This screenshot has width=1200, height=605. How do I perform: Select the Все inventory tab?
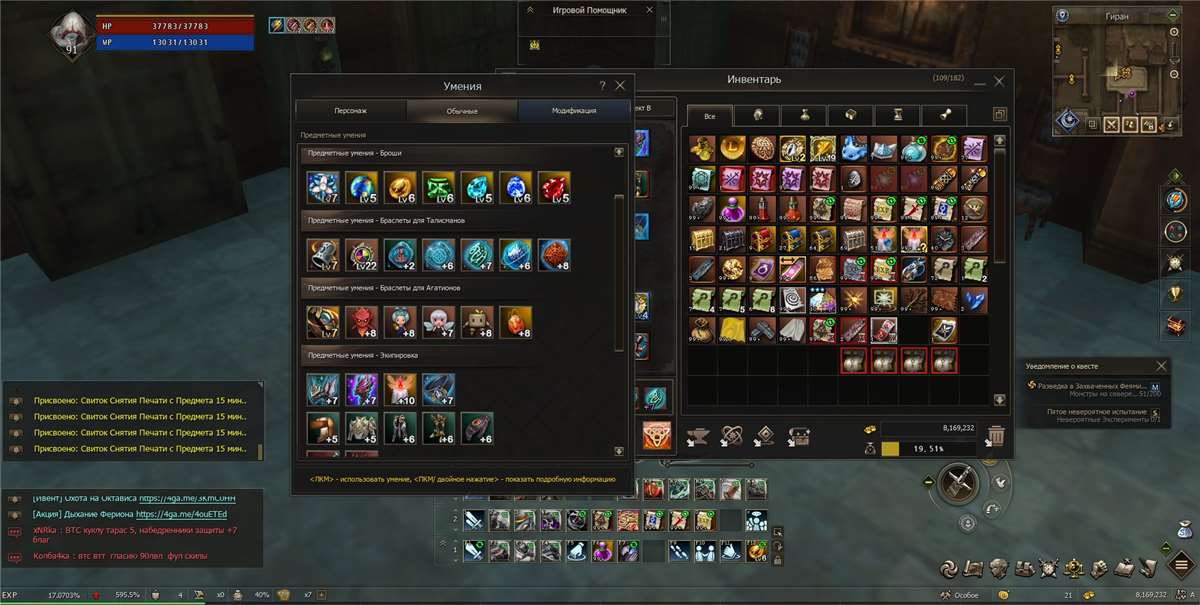710,115
